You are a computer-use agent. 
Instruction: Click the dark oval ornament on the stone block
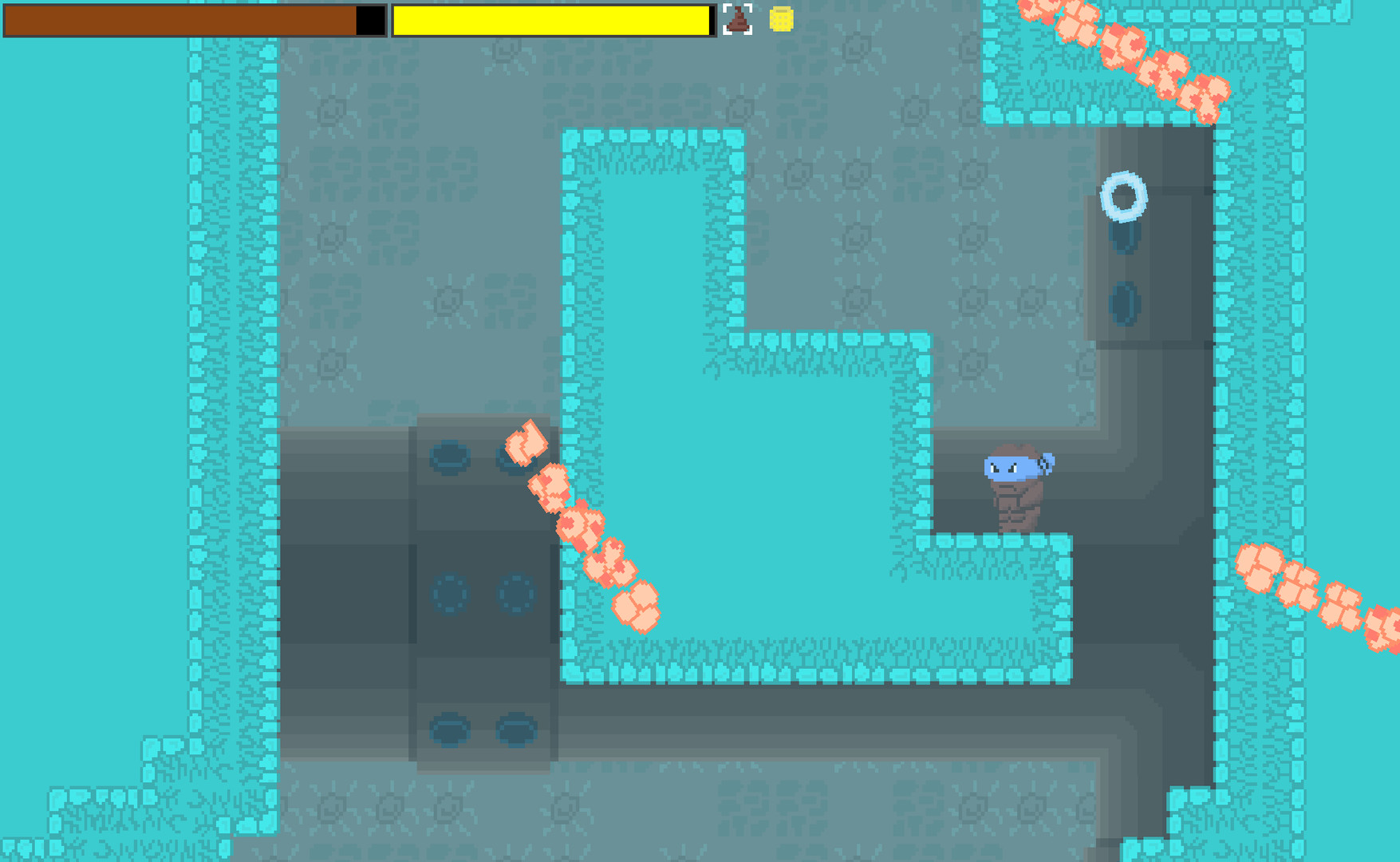pos(449,456)
